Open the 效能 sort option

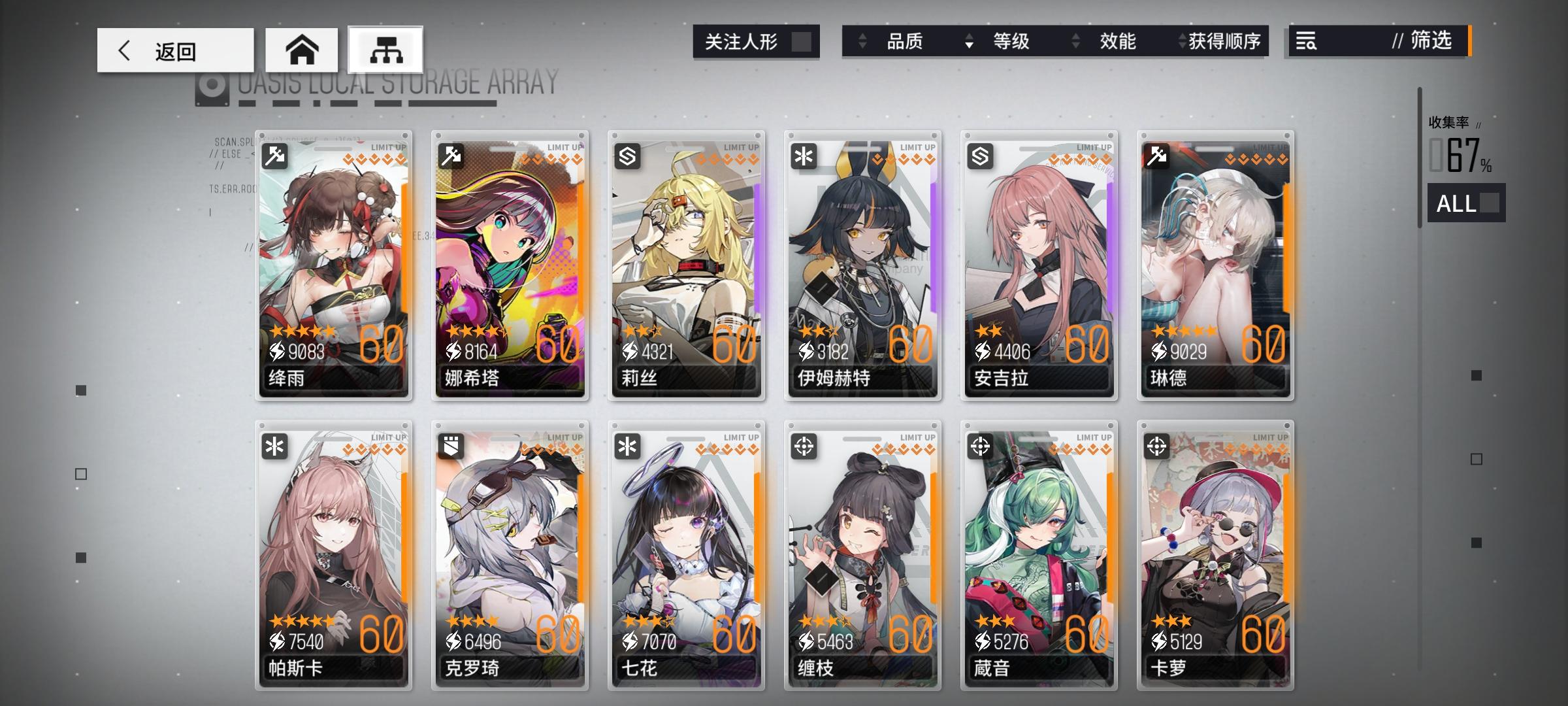1117,41
